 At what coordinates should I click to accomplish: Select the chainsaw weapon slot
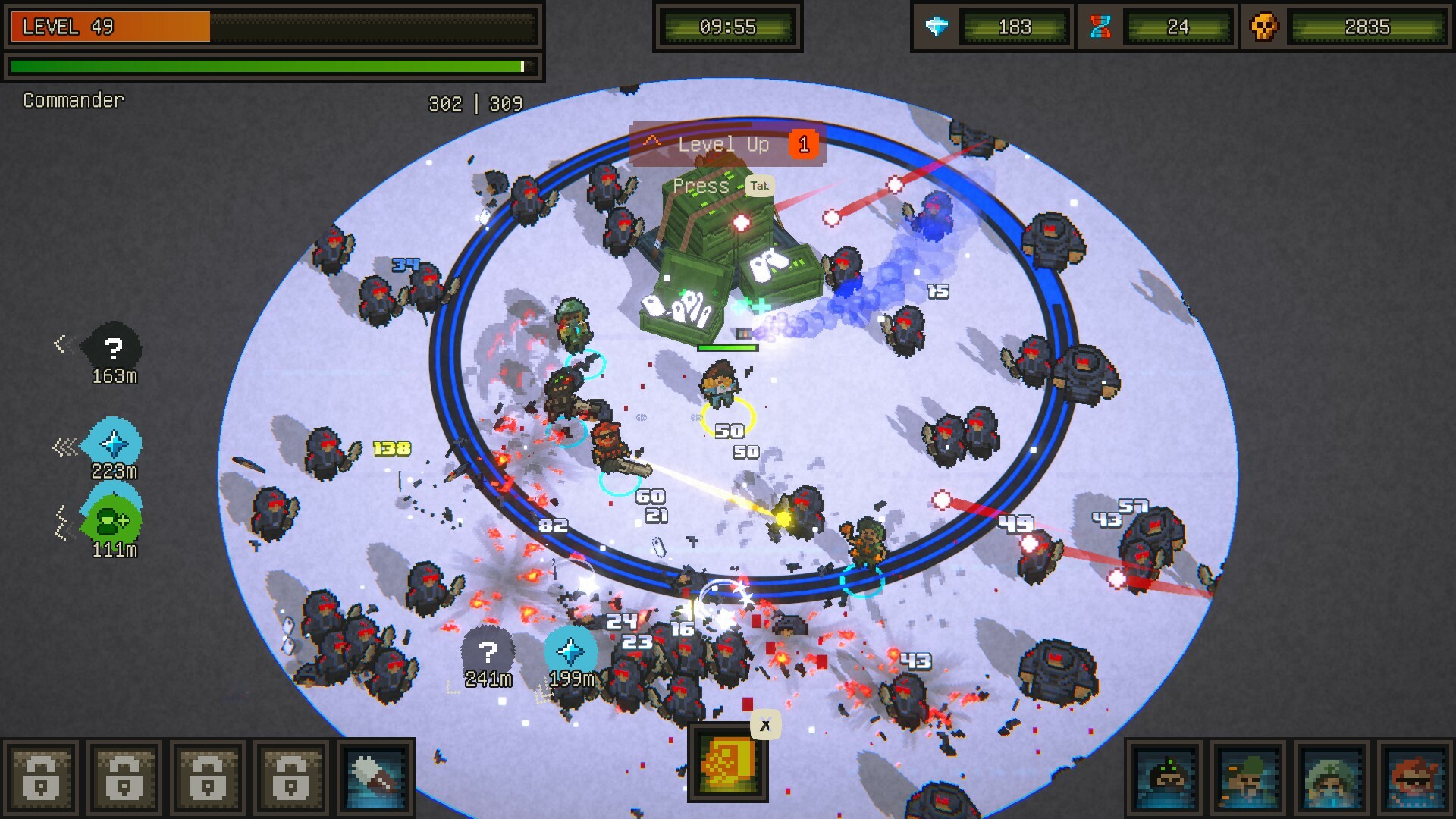click(x=375, y=777)
